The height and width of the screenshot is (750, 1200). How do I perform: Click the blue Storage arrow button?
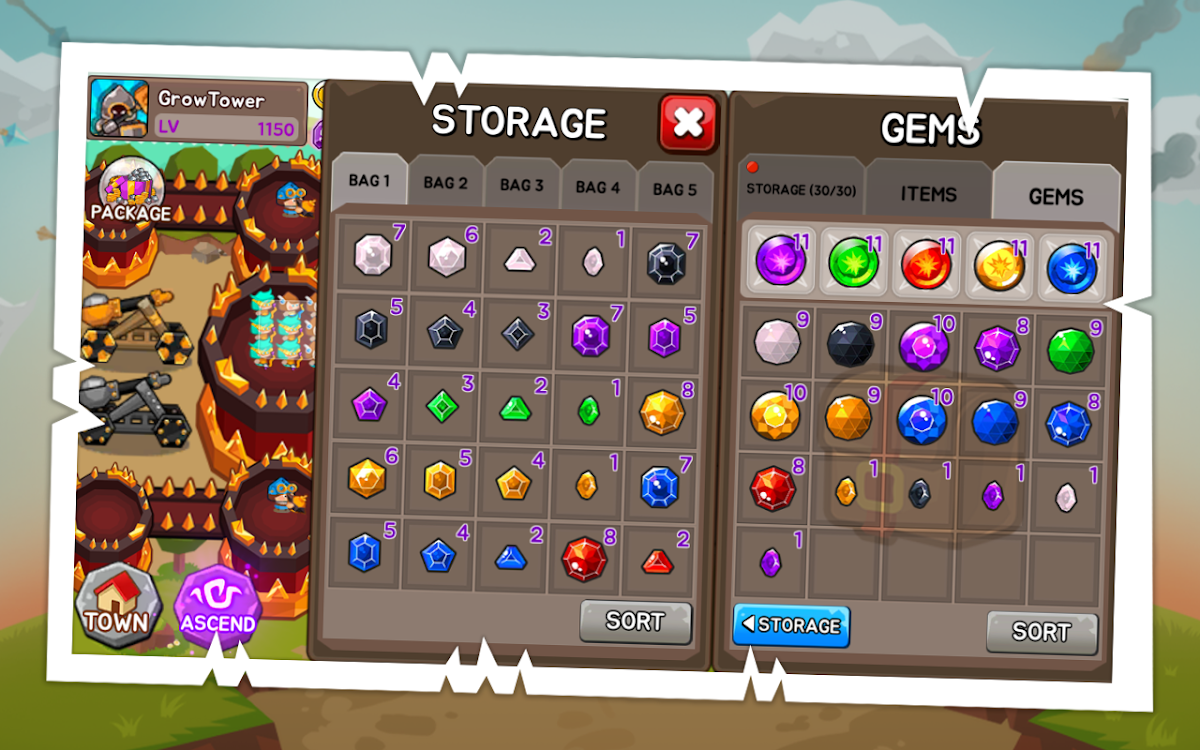click(791, 626)
